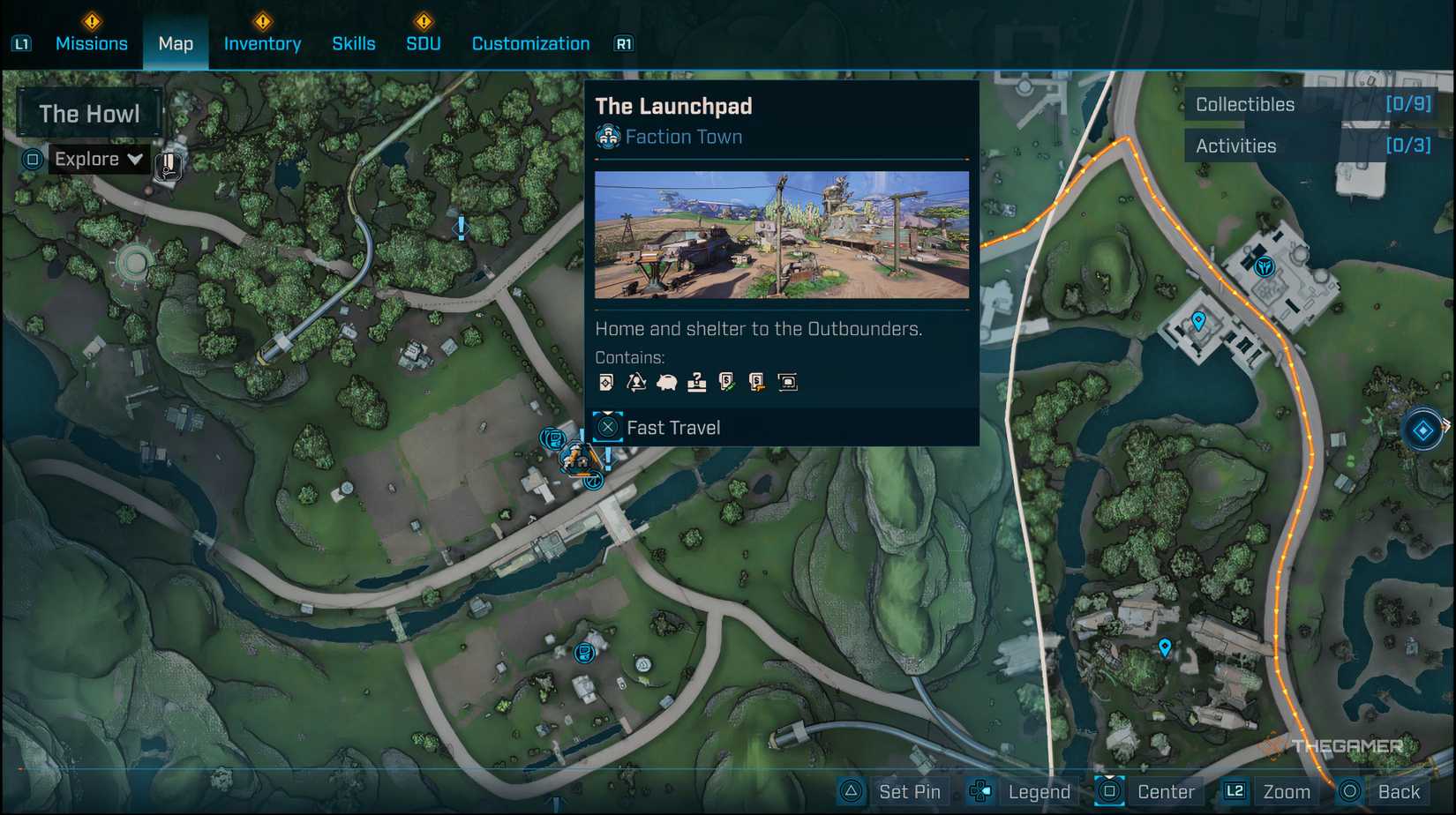Click the Fast Travel button on the panel
Viewport: 1456px width, 815px height.
[x=673, y=427]
